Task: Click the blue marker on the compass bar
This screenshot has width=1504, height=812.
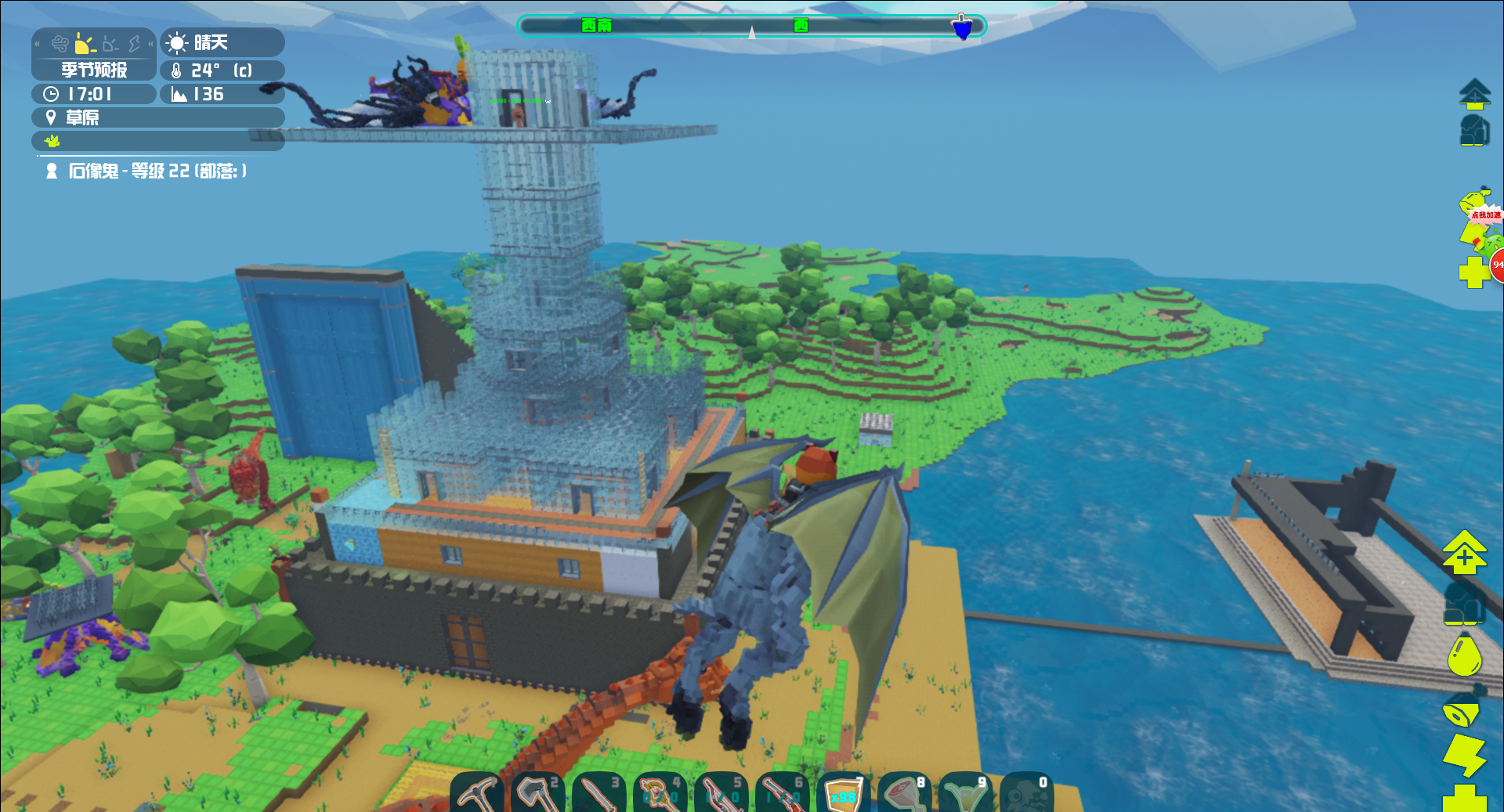Action: click(962, 26)
